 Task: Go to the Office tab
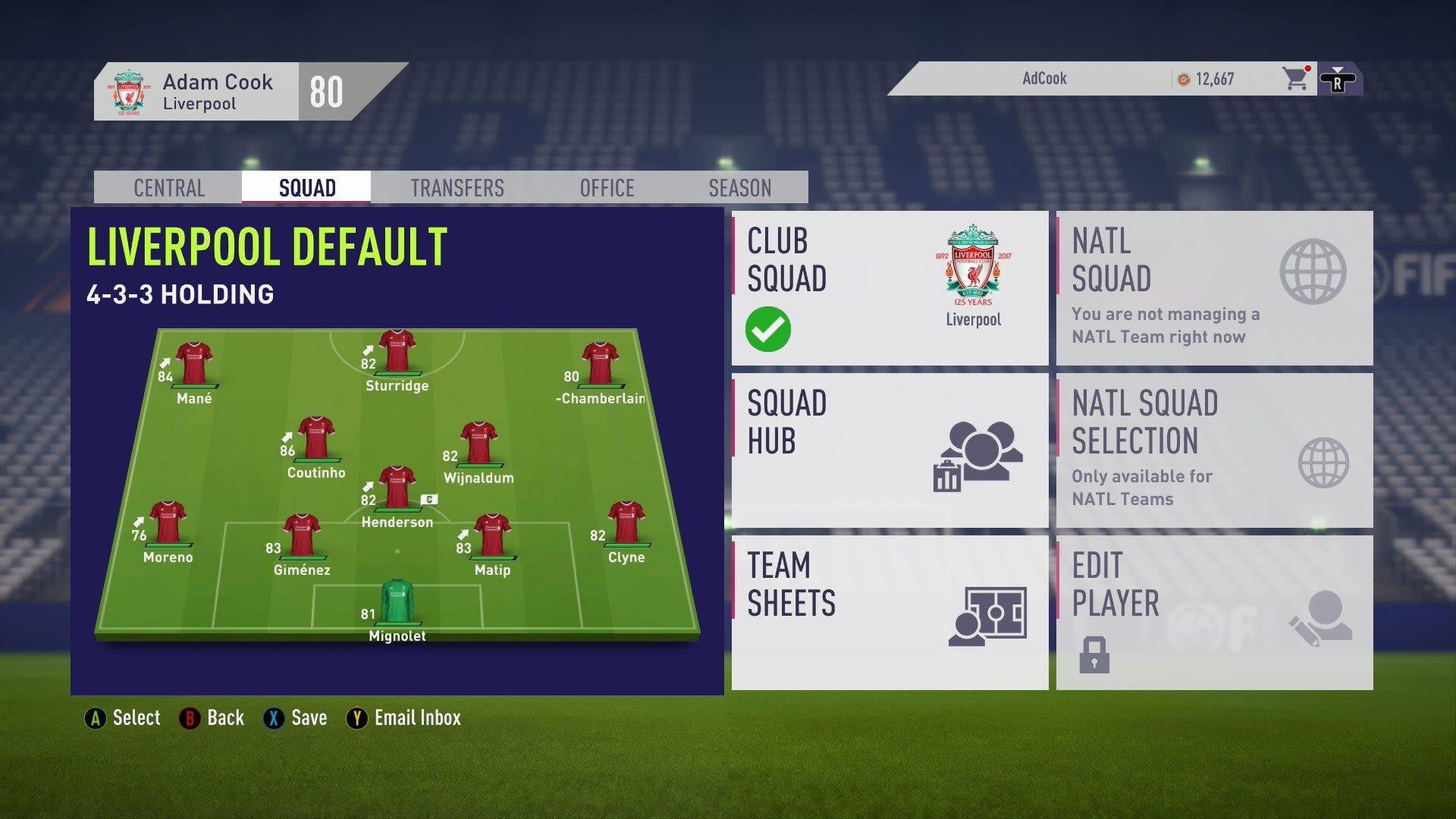click(607, 188)
